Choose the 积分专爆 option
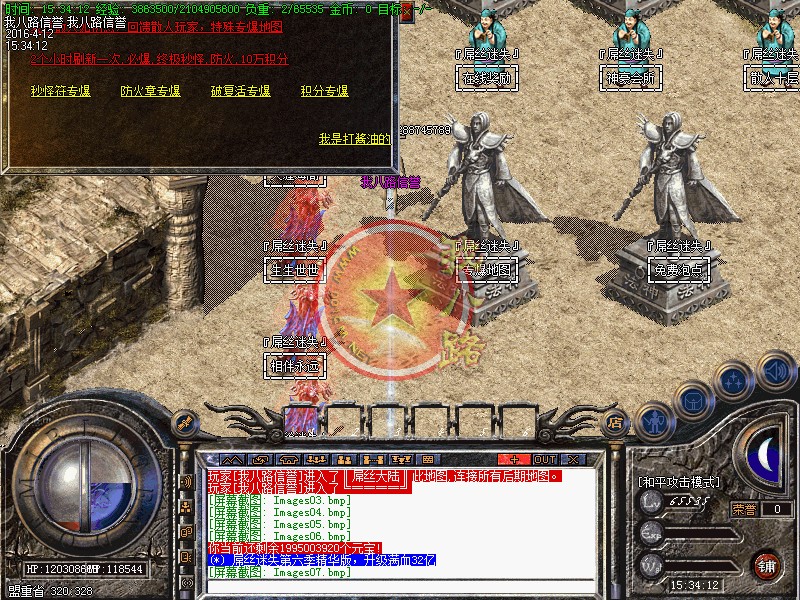Viewport: 800px width, 600px height. pos(324,91)
